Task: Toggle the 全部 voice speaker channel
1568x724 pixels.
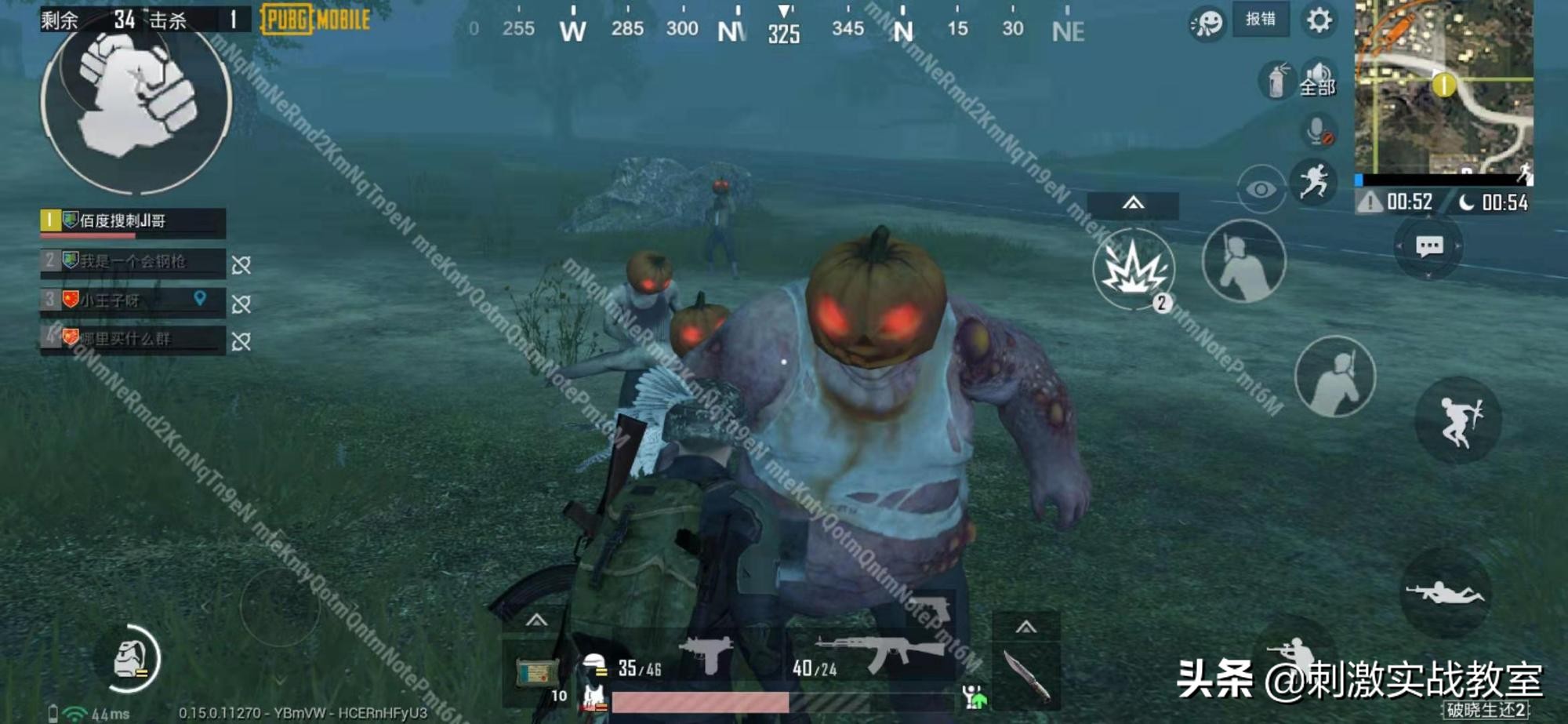Action: click(x=1318, y=79)
